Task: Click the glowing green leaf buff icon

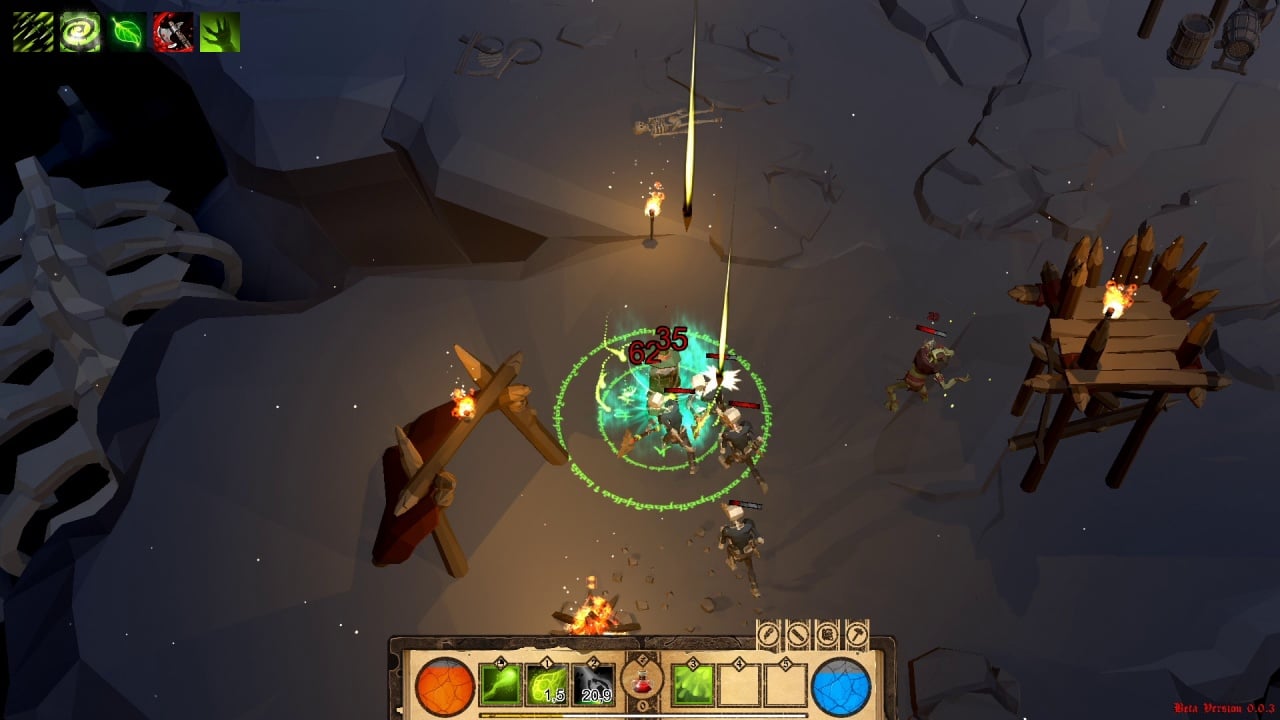Action: point(127,32)
